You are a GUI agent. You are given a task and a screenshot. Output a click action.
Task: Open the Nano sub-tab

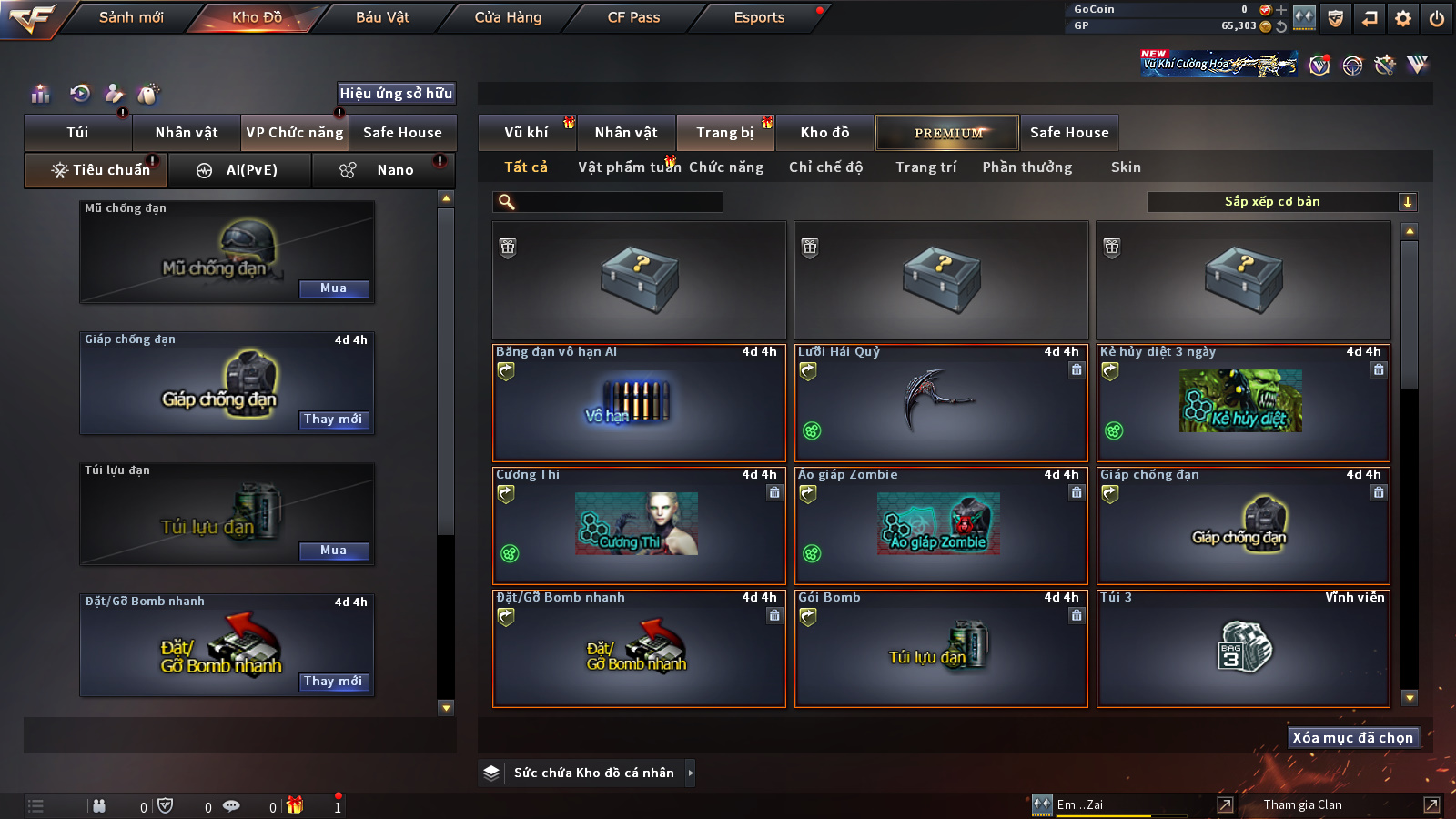click(x=394, y=170)
